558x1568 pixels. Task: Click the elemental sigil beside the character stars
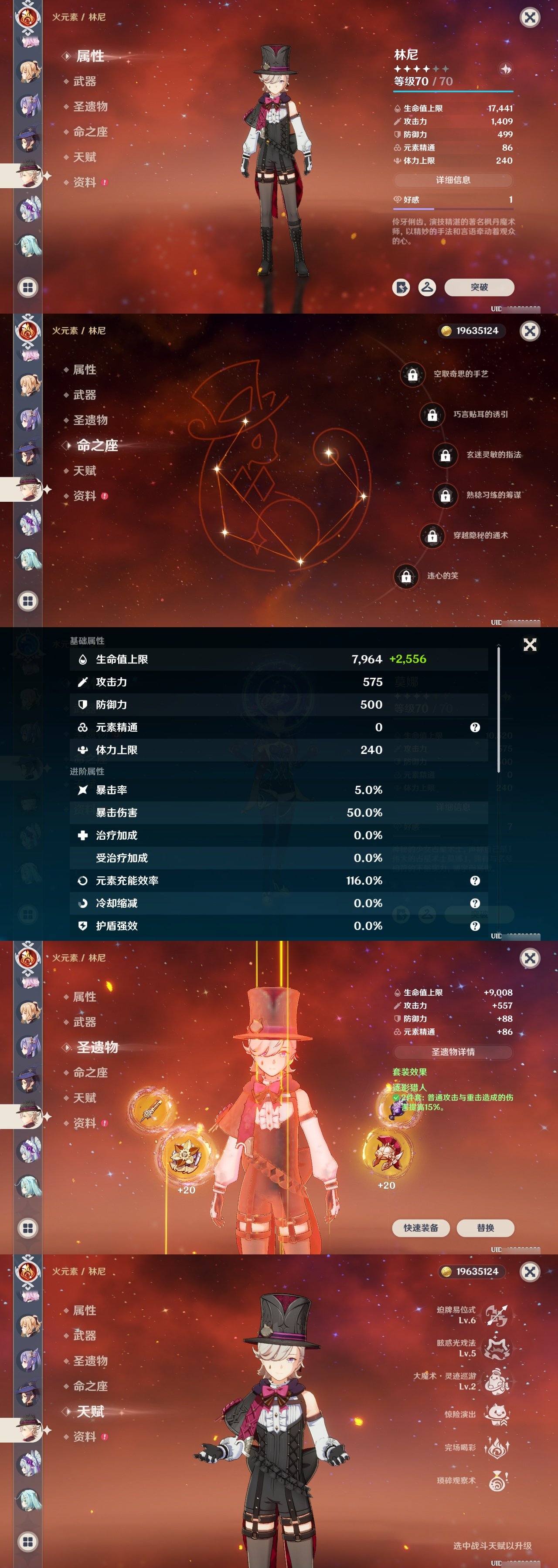(506, 70)
